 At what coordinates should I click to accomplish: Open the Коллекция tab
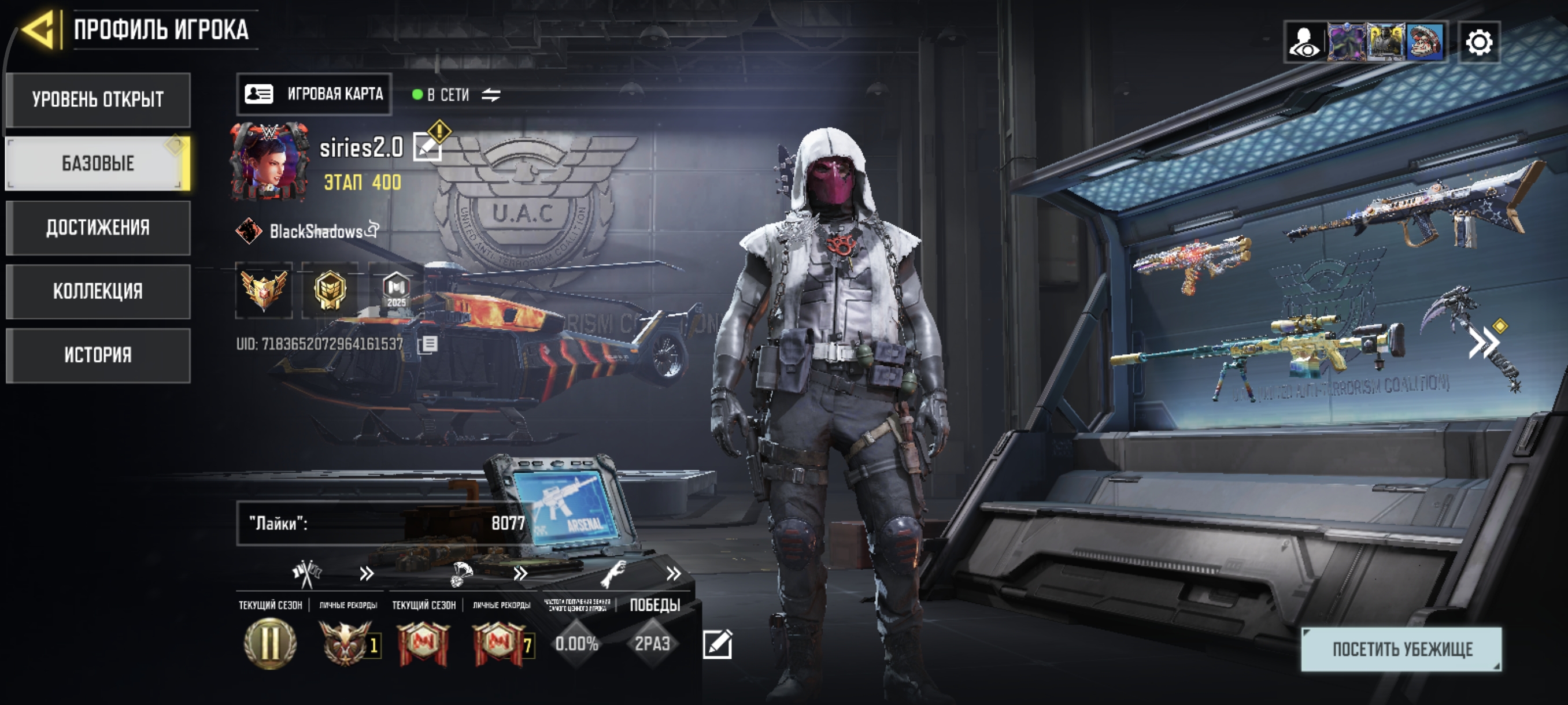click(98, 291)
